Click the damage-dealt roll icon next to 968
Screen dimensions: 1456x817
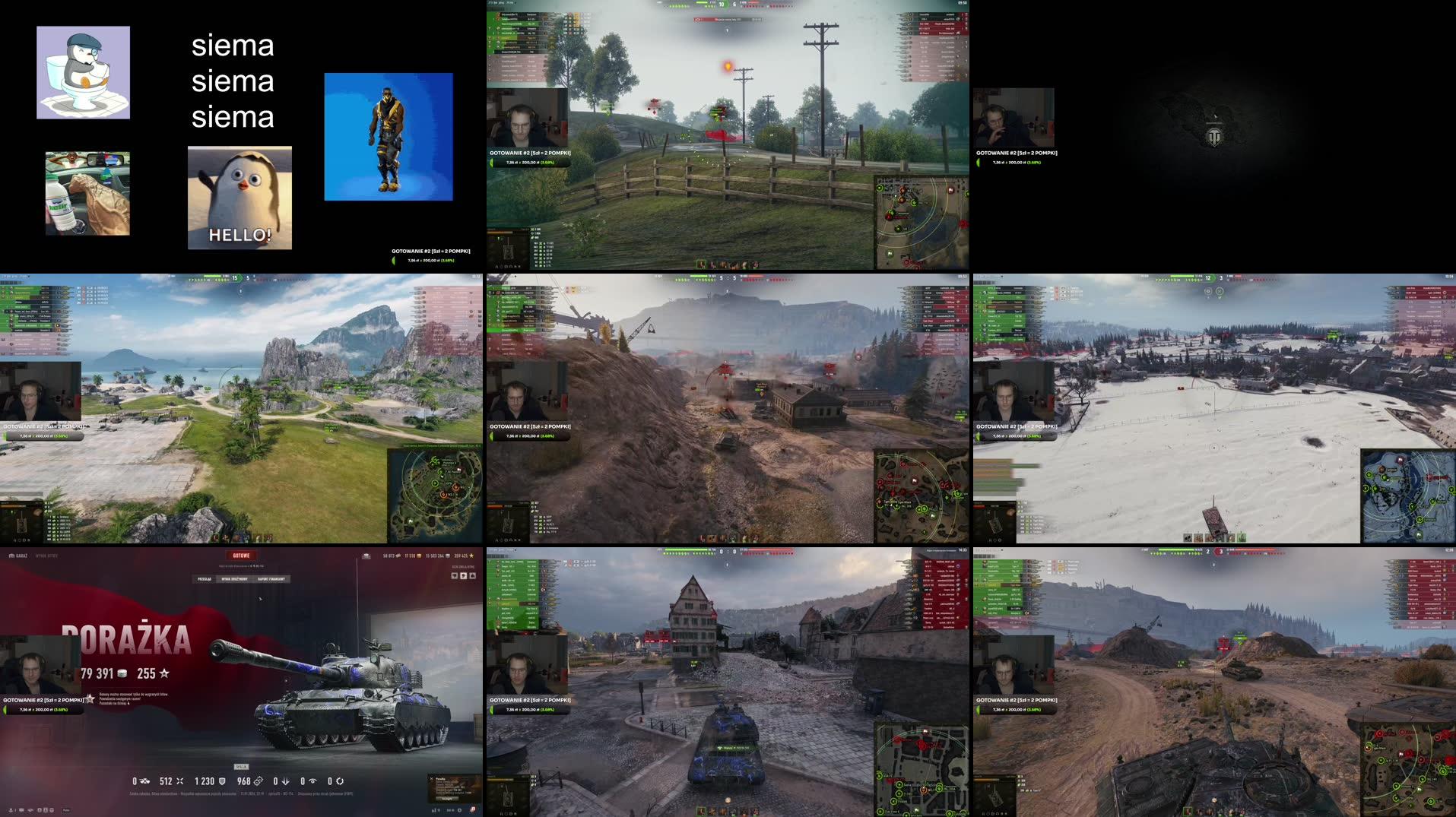(x=259, y=781)
